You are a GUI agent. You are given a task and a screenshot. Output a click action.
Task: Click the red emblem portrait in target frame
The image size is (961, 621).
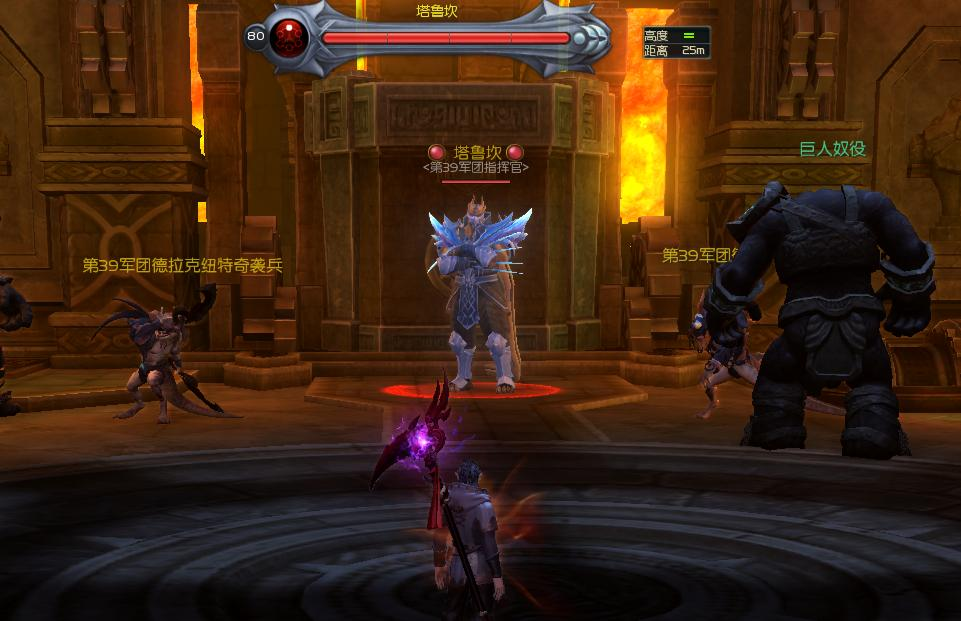pyautogui.click(x=291, y=38)
